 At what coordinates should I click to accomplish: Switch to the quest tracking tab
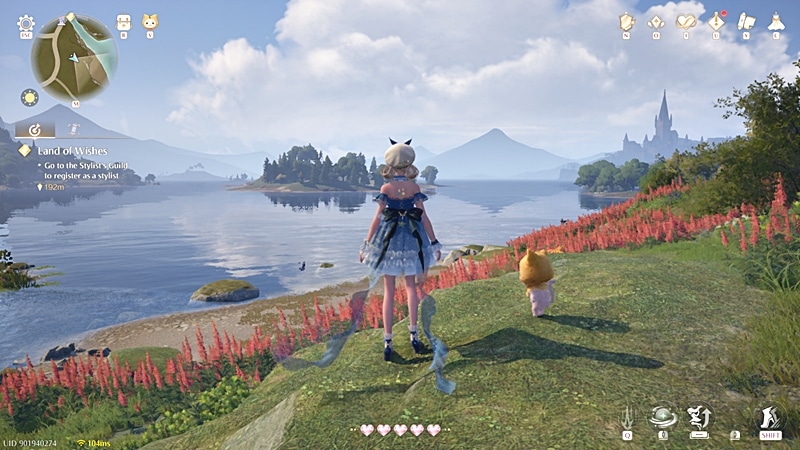coord(35,129)
